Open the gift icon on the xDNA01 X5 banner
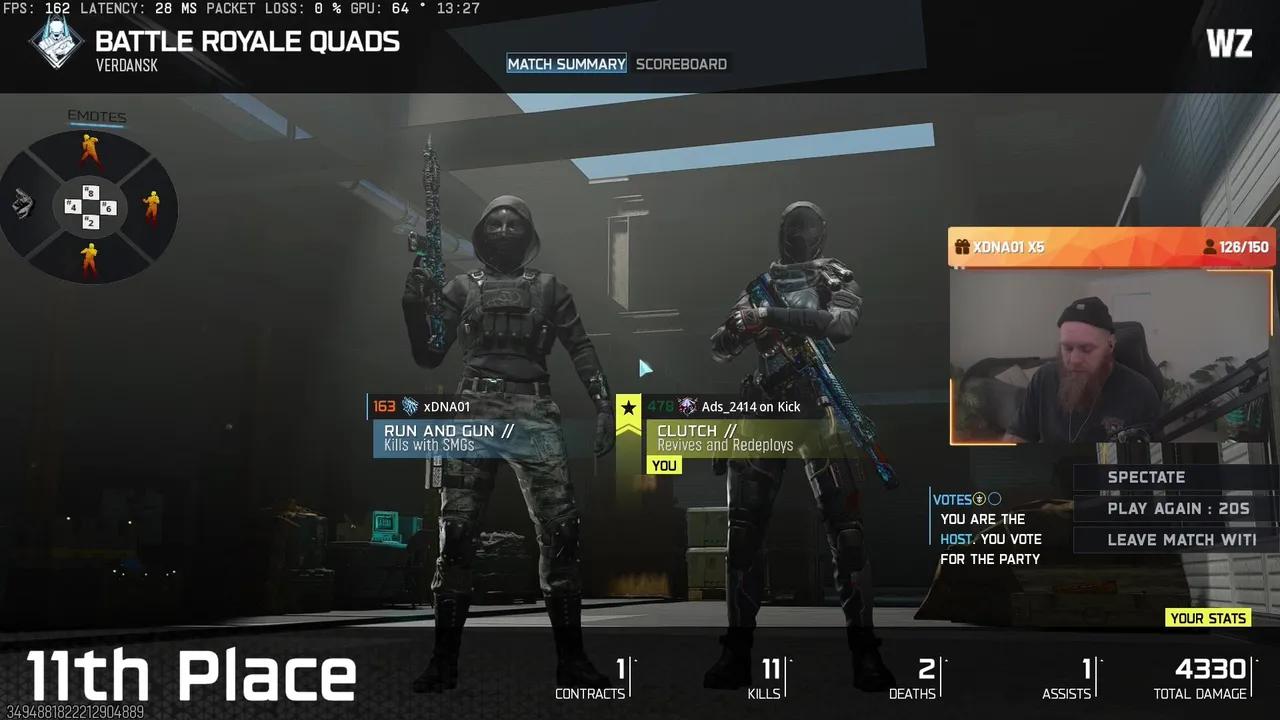The height and width of the screenshot is (720, 1280). pyautogui.click(x=962, y=247)
